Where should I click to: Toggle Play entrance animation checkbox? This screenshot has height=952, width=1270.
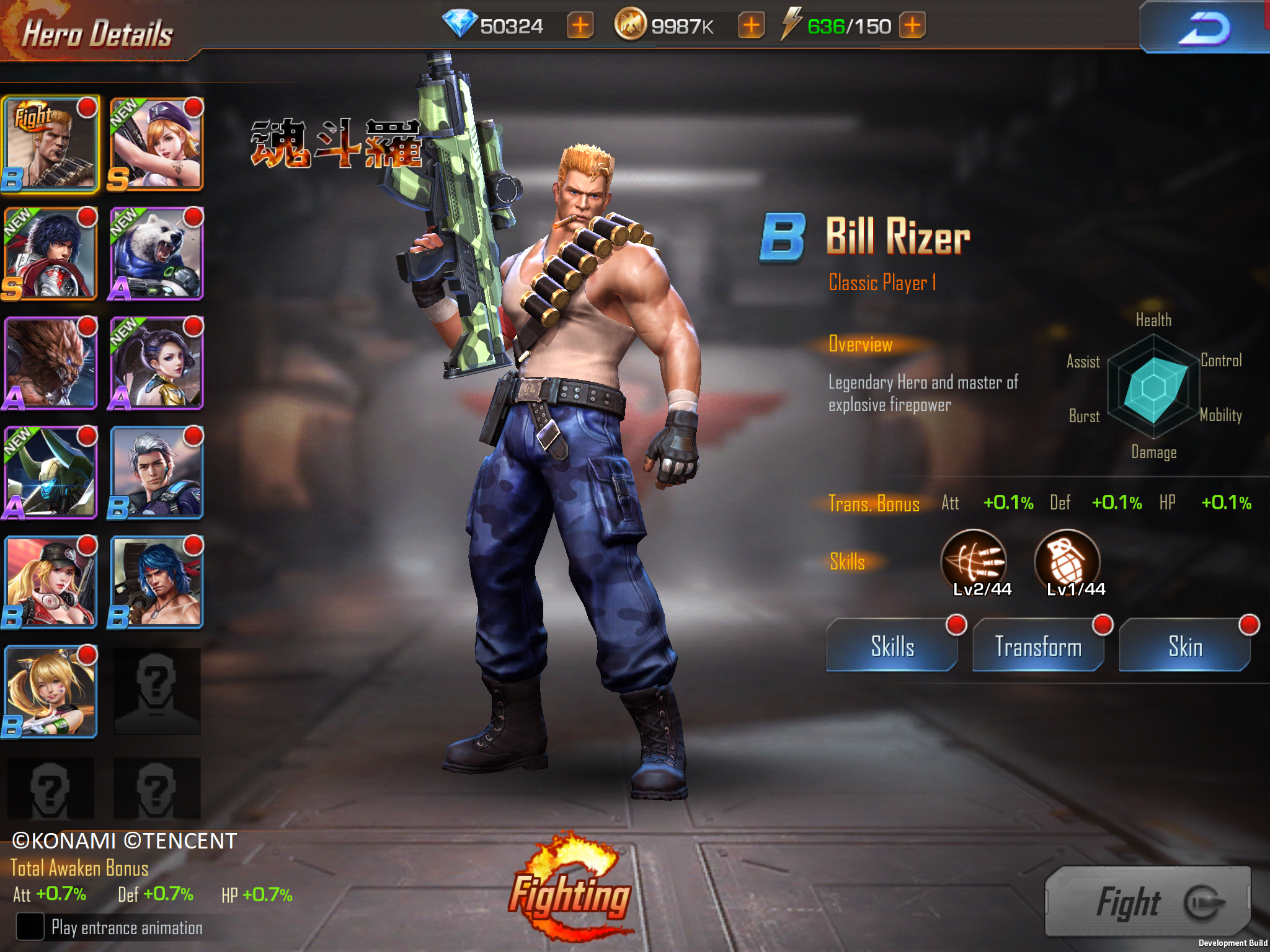[30, 927]
